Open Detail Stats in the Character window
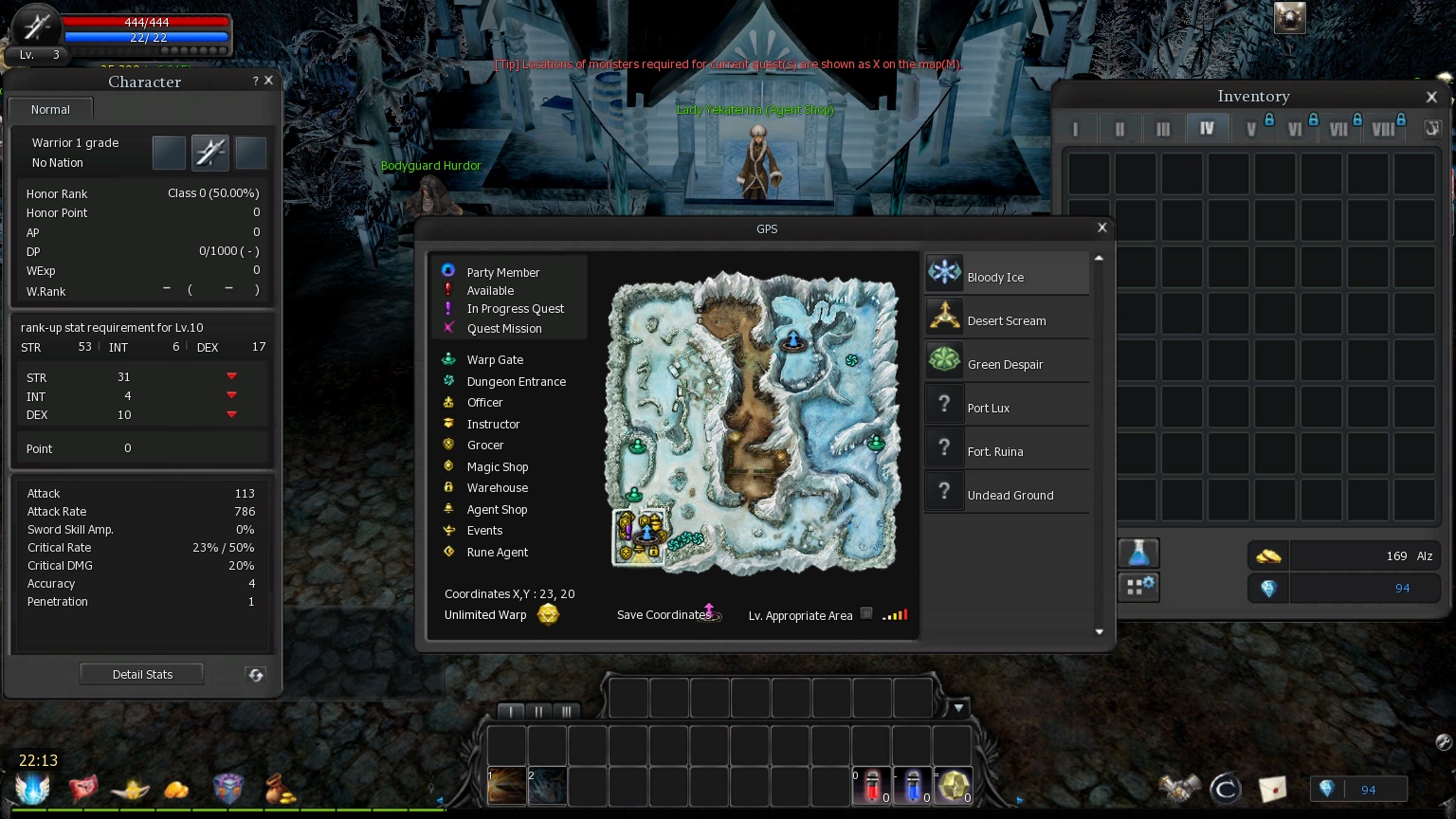The height and width of the screenshot is (819, 1456). tap(142, 674)
